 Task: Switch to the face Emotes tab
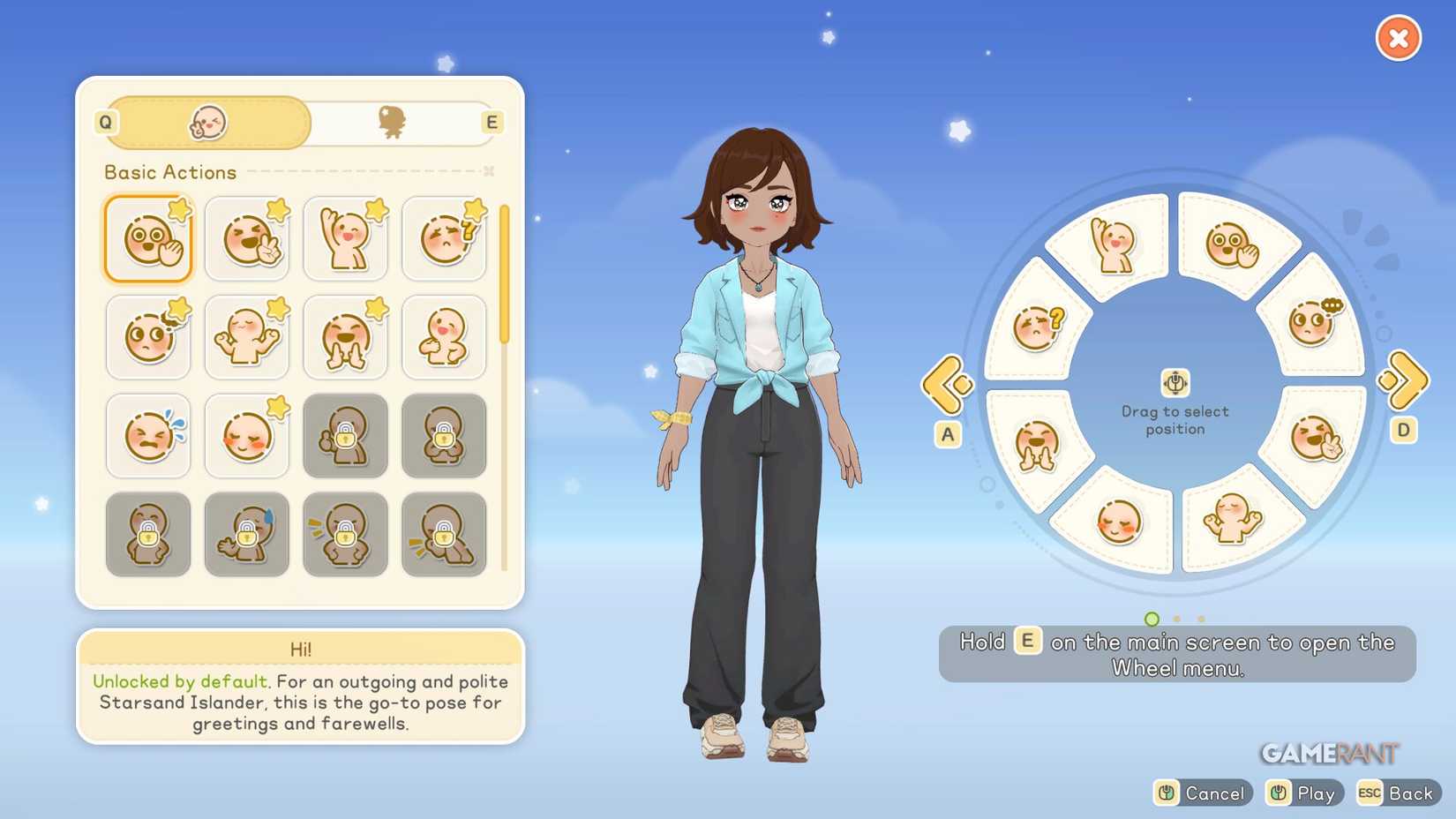(207, 124)
